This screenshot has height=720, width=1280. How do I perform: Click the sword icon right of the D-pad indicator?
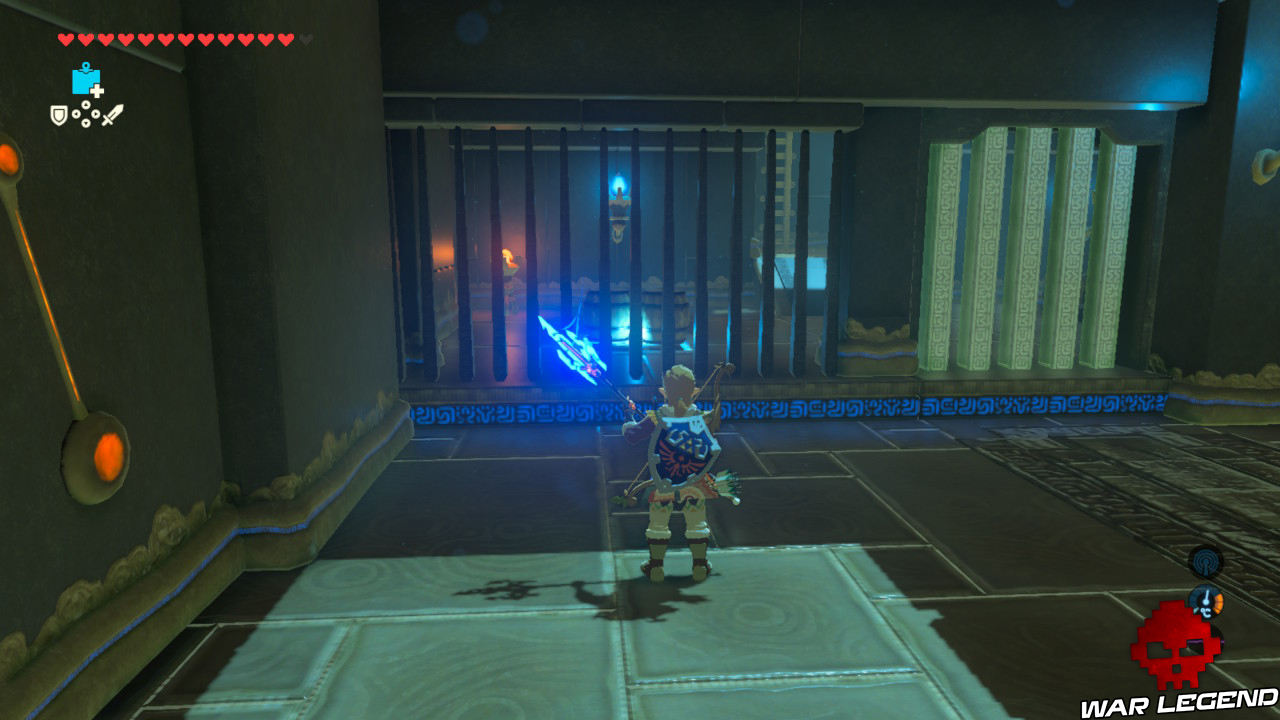point(113,113)
